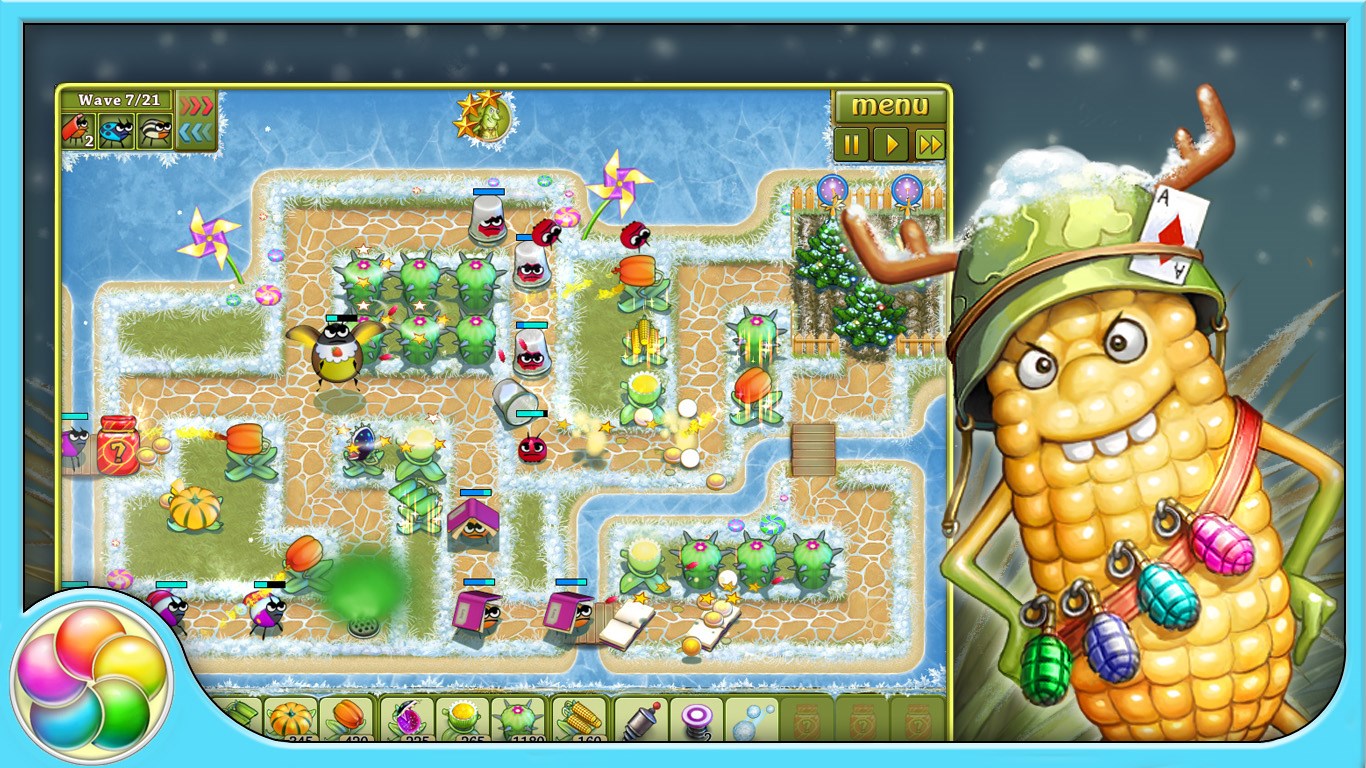The height and width of the screenshot is (768, 1366).
Task: Select the cactus tower costing 1180
Action: (518, 718)
